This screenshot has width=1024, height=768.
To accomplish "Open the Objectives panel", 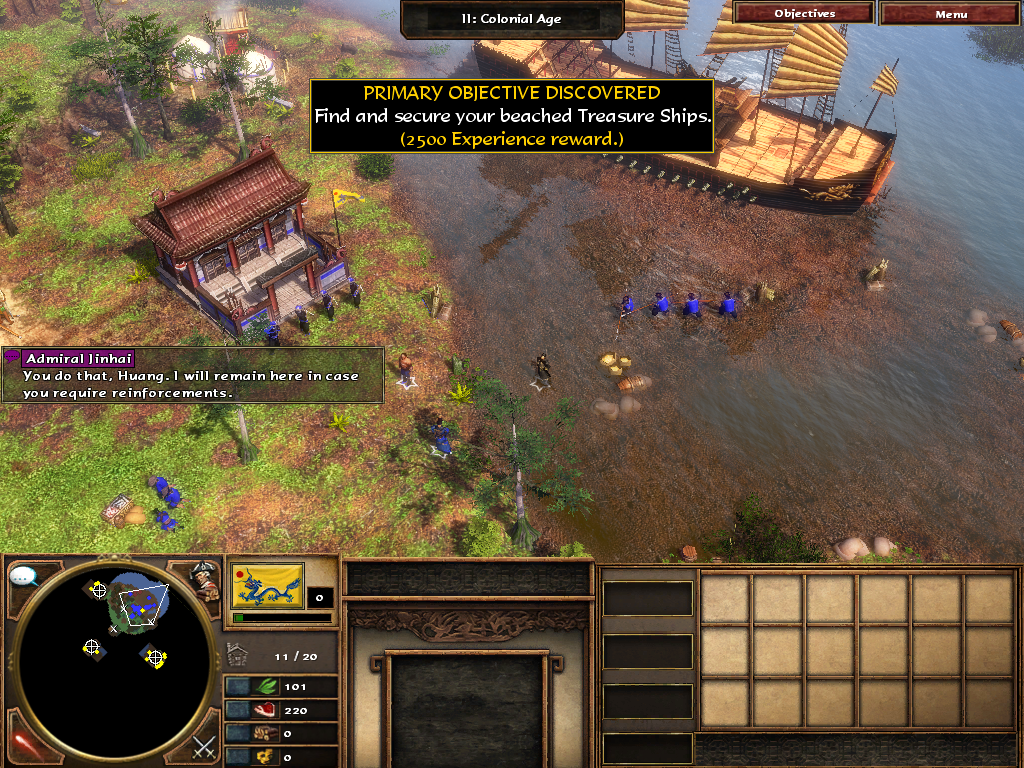I will [x=804, y=14].
